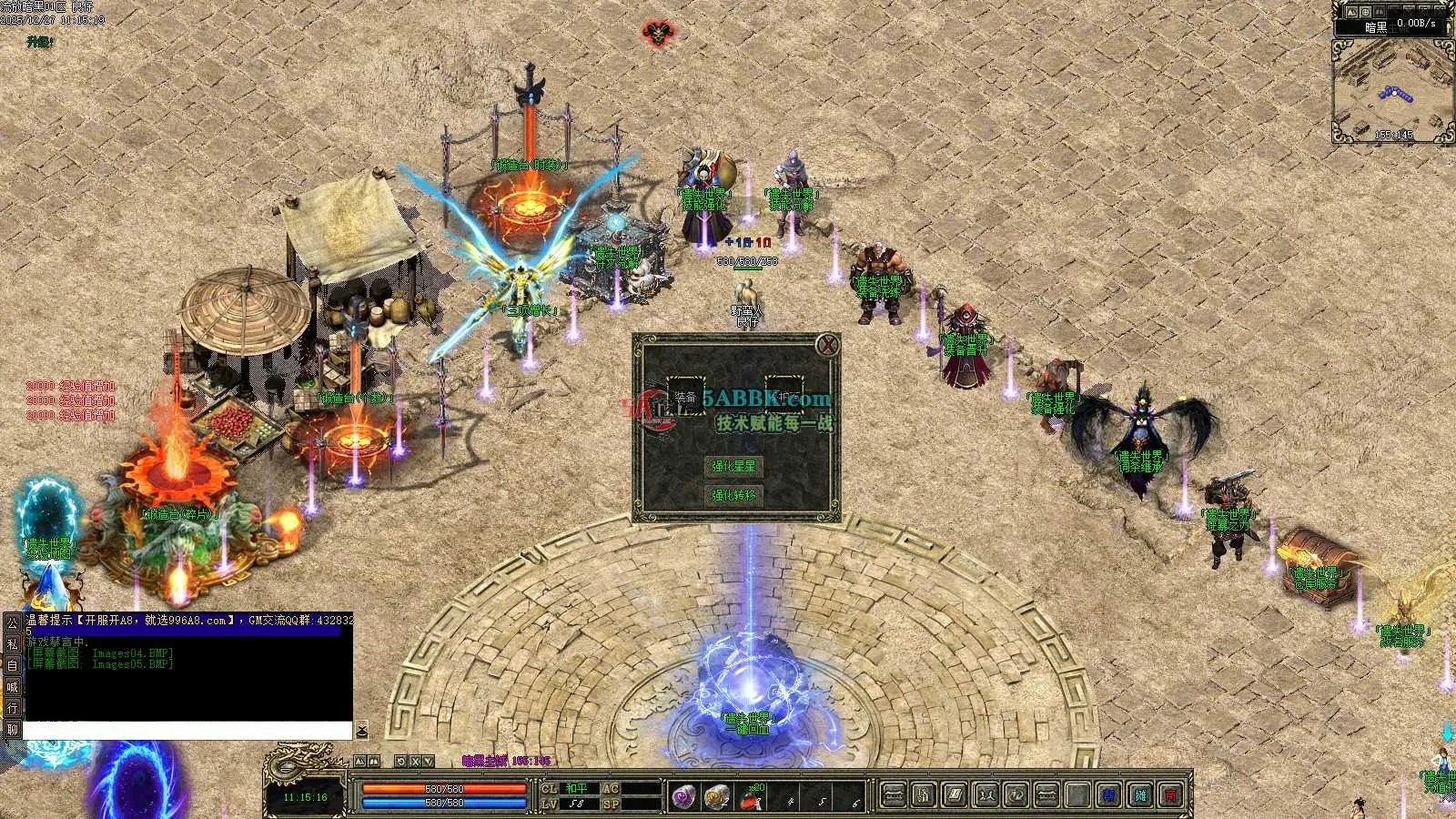
Task: Select the 喊 shout chat channel
Action: click(x=12, y=687)
